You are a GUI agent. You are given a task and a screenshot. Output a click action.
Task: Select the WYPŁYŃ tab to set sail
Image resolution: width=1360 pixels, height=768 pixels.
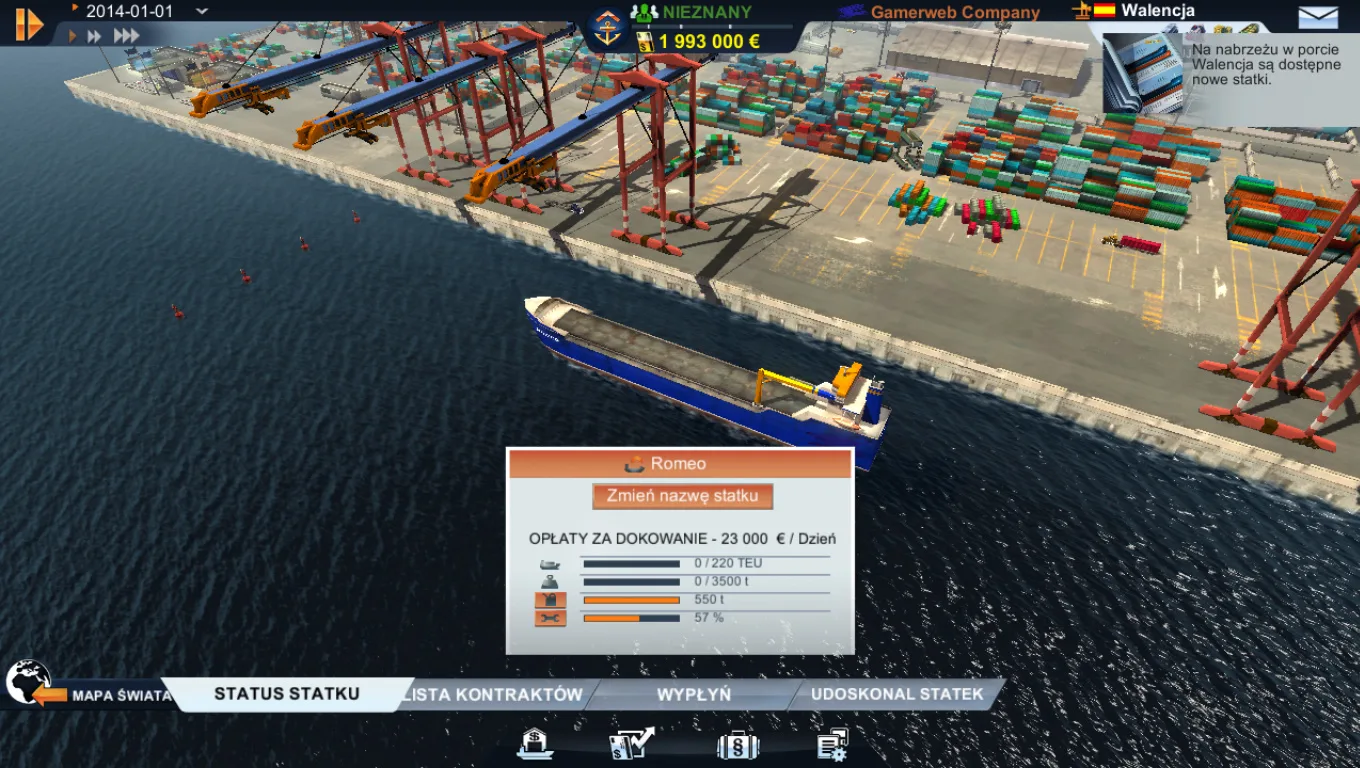tap(693, 694)
